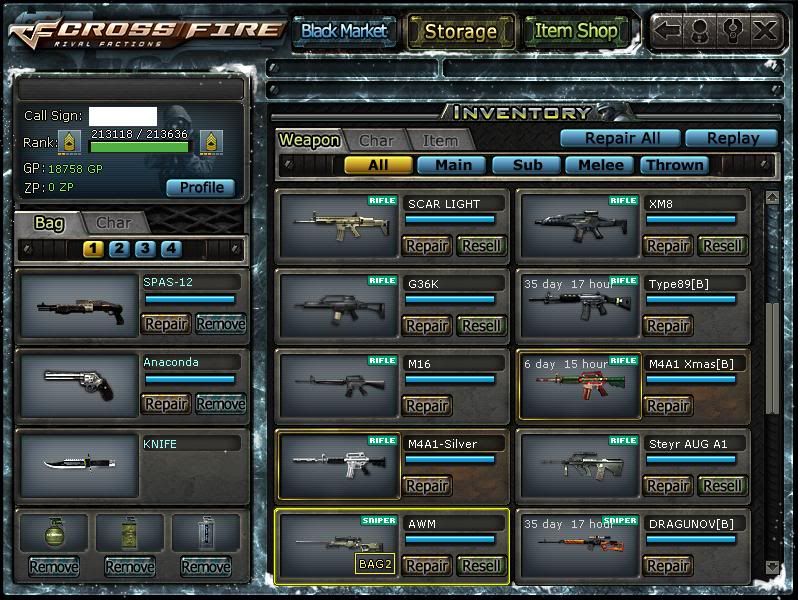Show only Melee weapons
The height and width of the screenshot is (600, 800).
click(601, 164)
